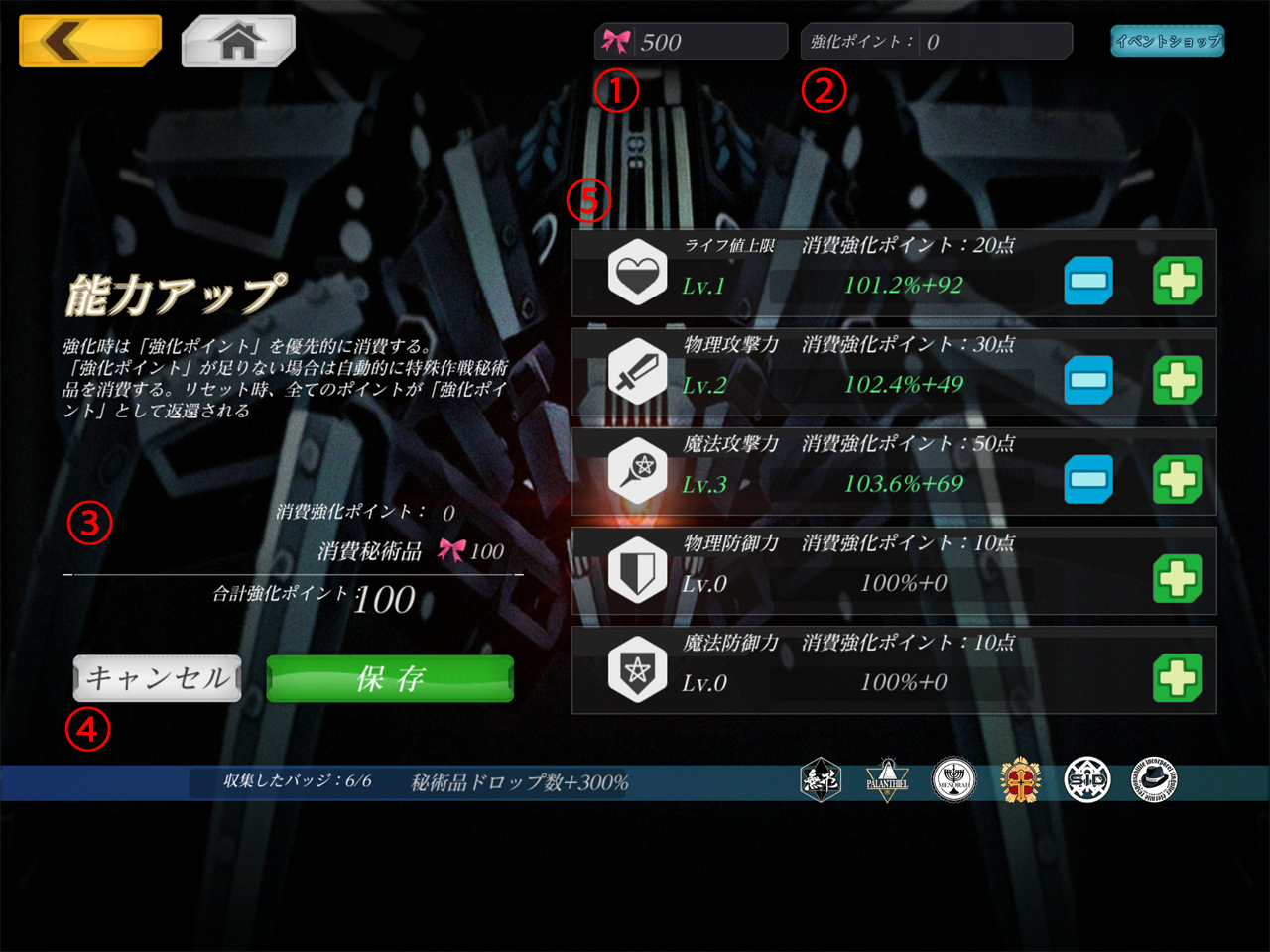The height and width of the screenshot is (952, 1270).
Task: Lower 物理攻撃力 using the blue minus
Action: [1088, 381]
